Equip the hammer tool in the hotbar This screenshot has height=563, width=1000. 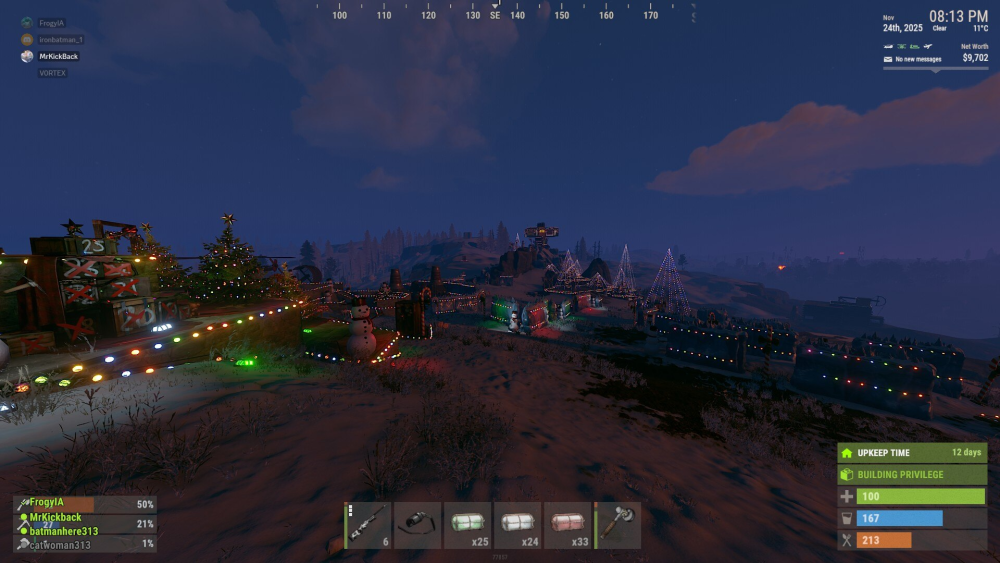pyautogui.click(x=618, y=525)
